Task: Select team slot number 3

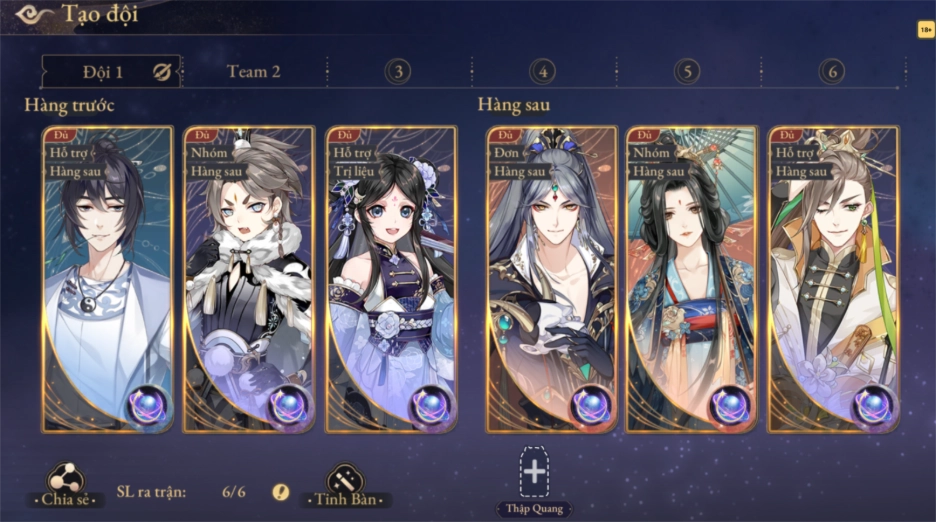Action: click(398, 72)
